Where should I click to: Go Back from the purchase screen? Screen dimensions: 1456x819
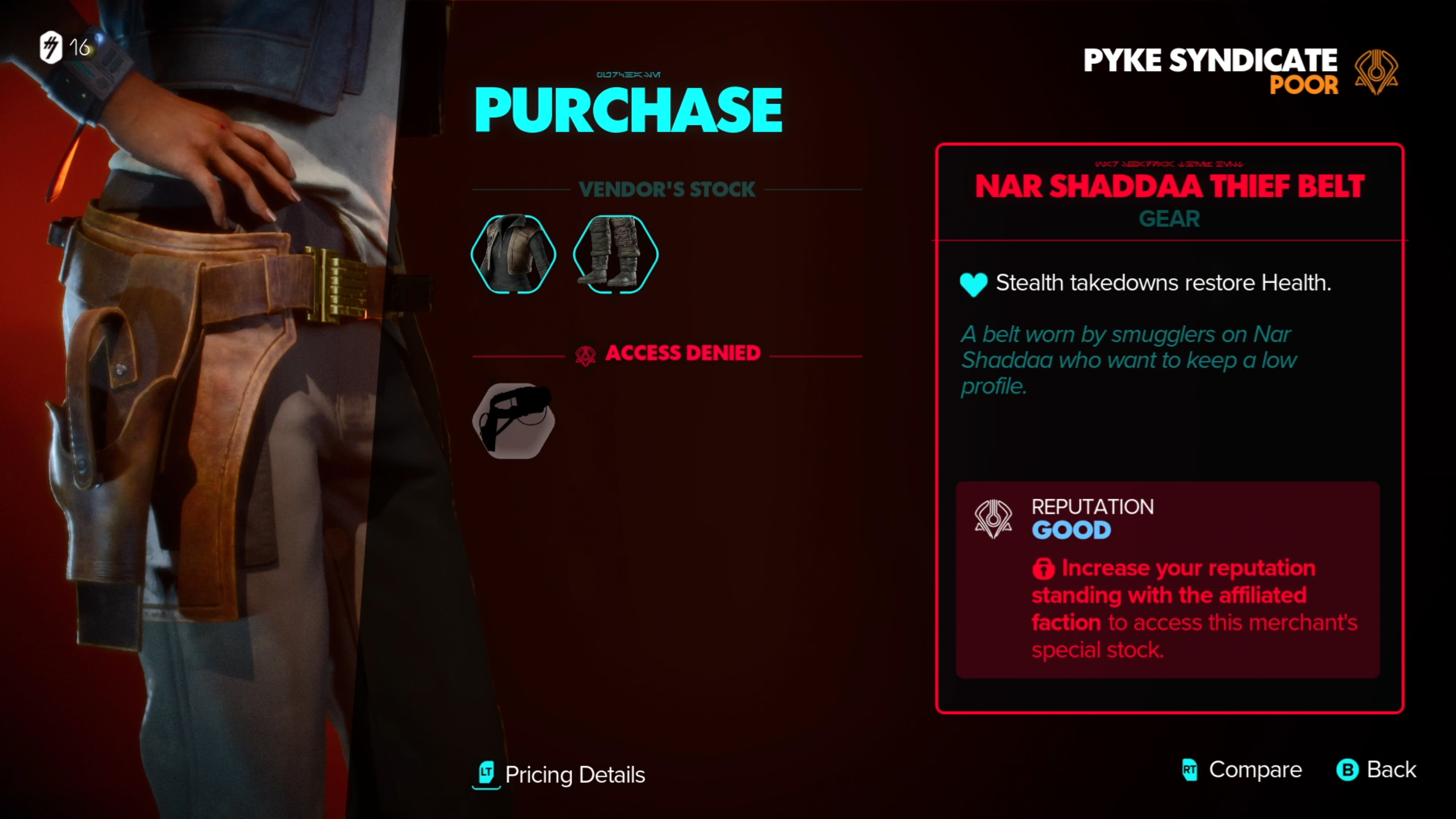[x=1376, y=770]
